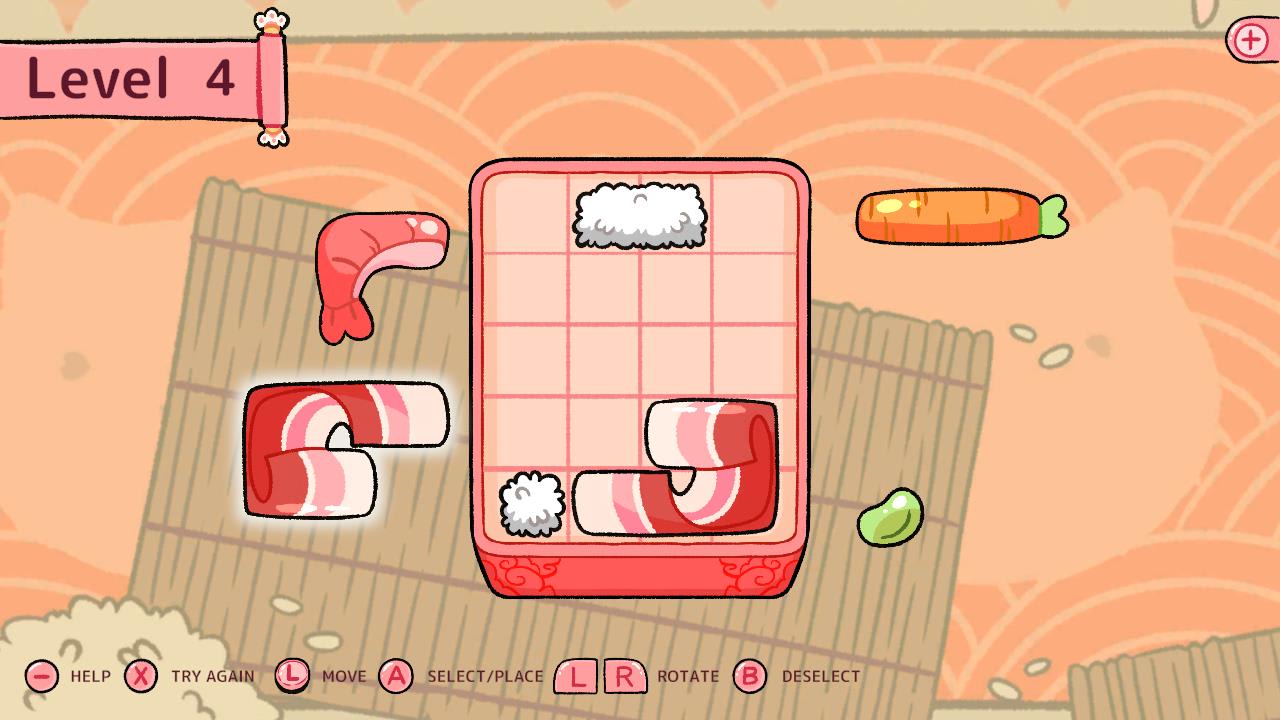Click the minus Help icon
This screenshot has width=1280, height=720.
point(40,677)
